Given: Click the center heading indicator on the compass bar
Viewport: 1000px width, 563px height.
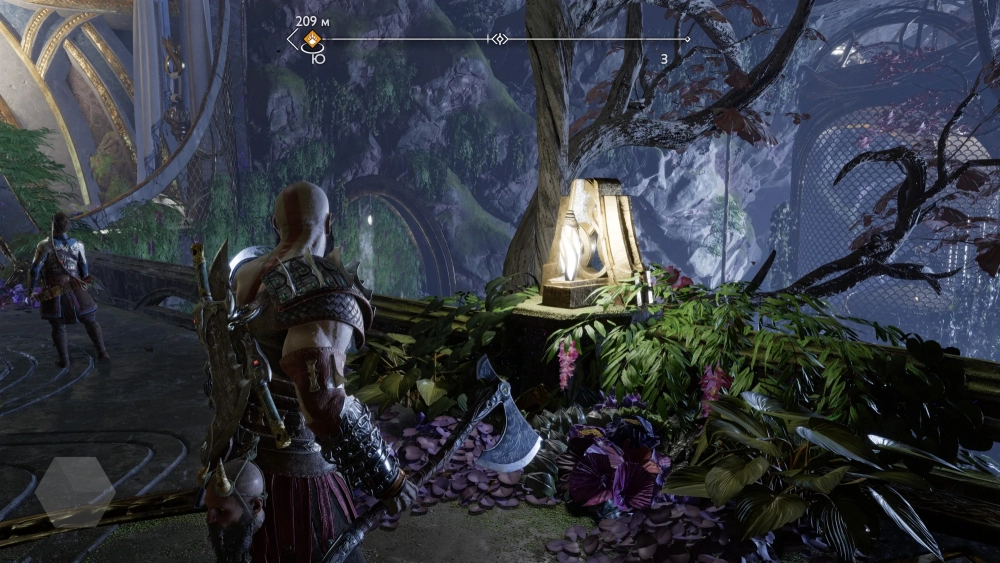Looking at the screenshot, I should [498, 39].
